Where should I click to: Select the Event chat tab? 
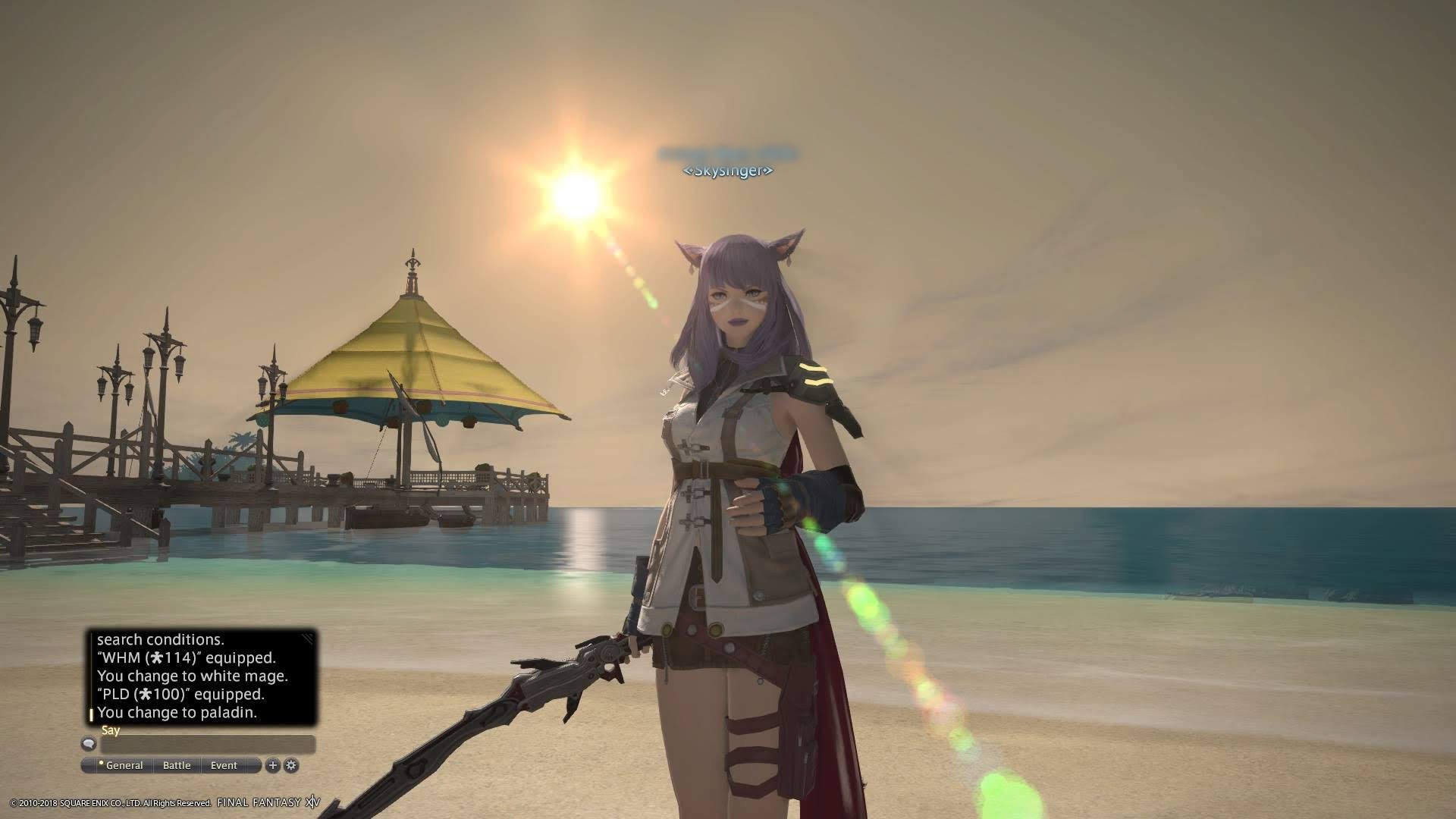tap(224, 765)
